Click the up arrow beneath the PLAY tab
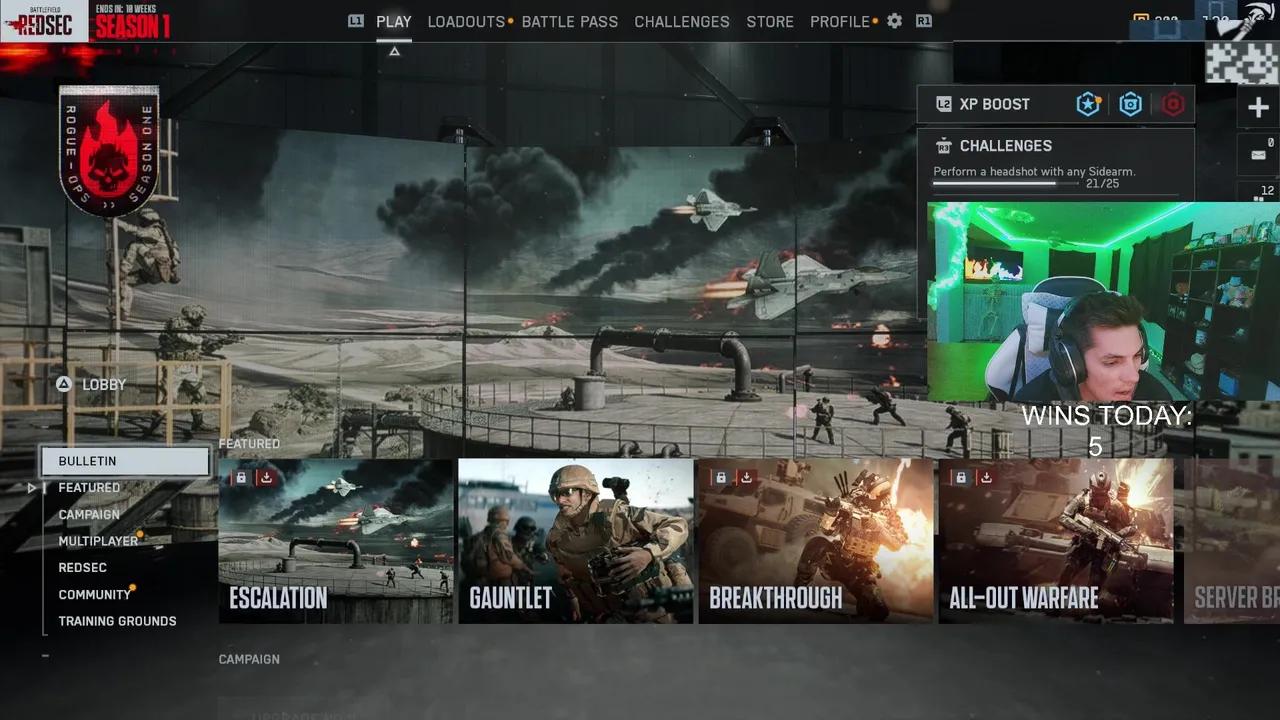Image resolution: width=1280 pixels, height=720 pixels. click(393, 50)
